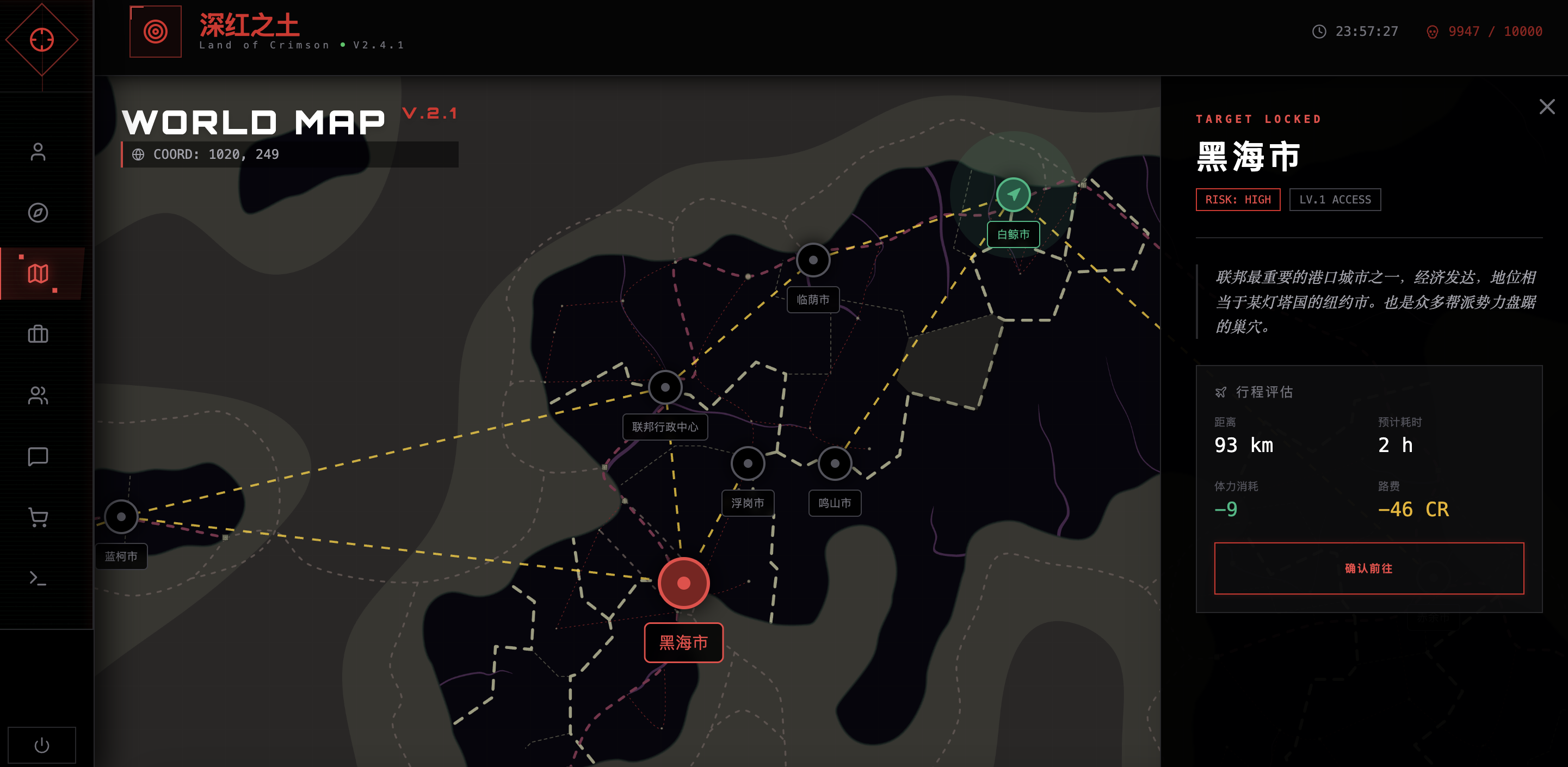Click the 蓝柯市 city node on map

[121, 517]
